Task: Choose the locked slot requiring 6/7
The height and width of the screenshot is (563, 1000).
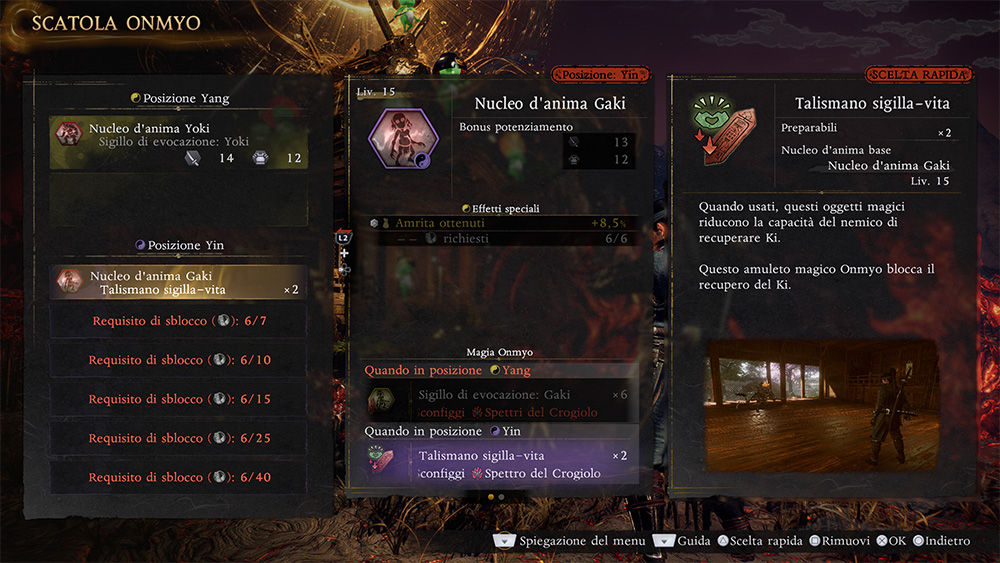Action: (x=178, y=321)
